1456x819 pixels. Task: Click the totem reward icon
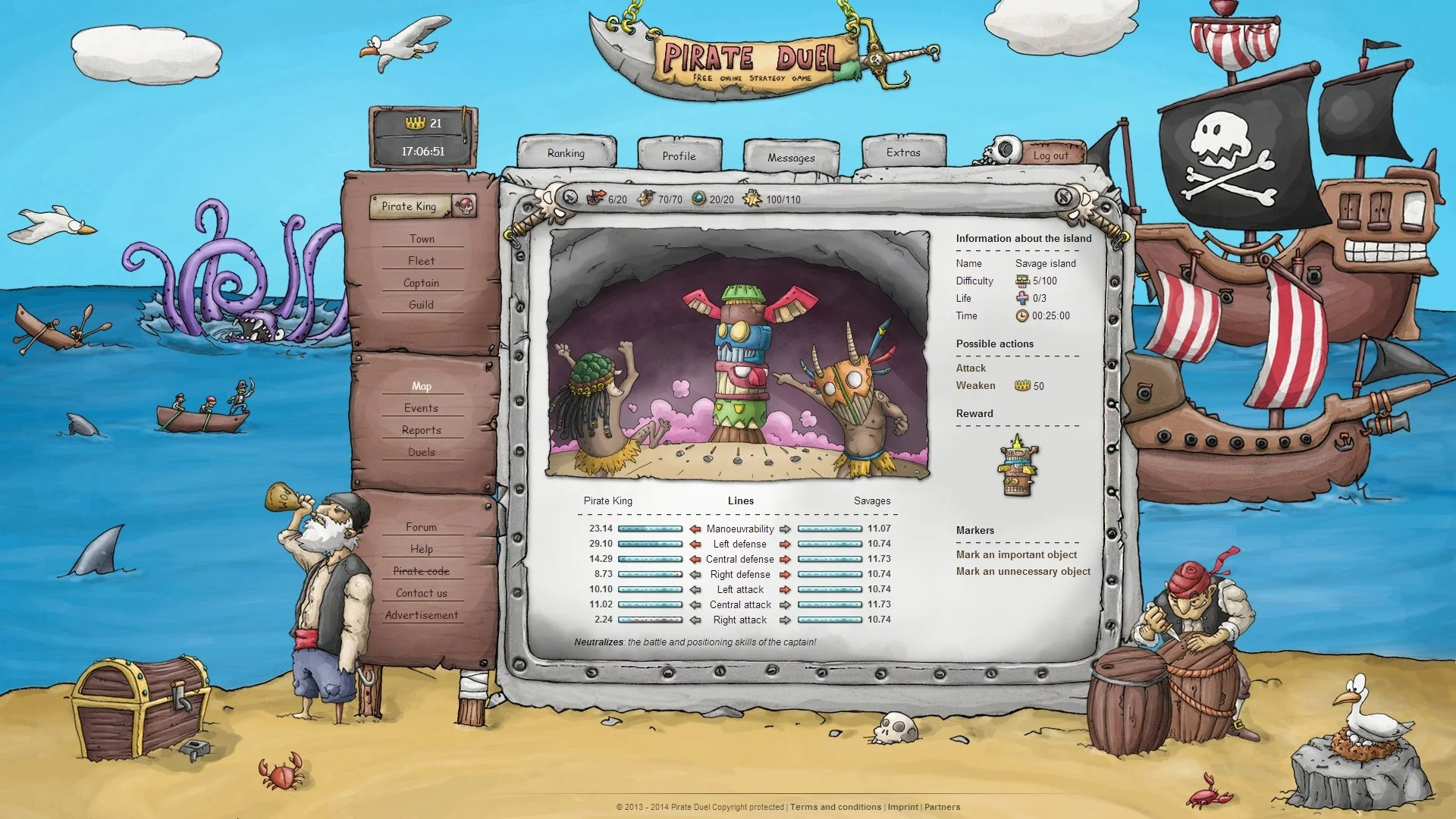(1017, 470)
